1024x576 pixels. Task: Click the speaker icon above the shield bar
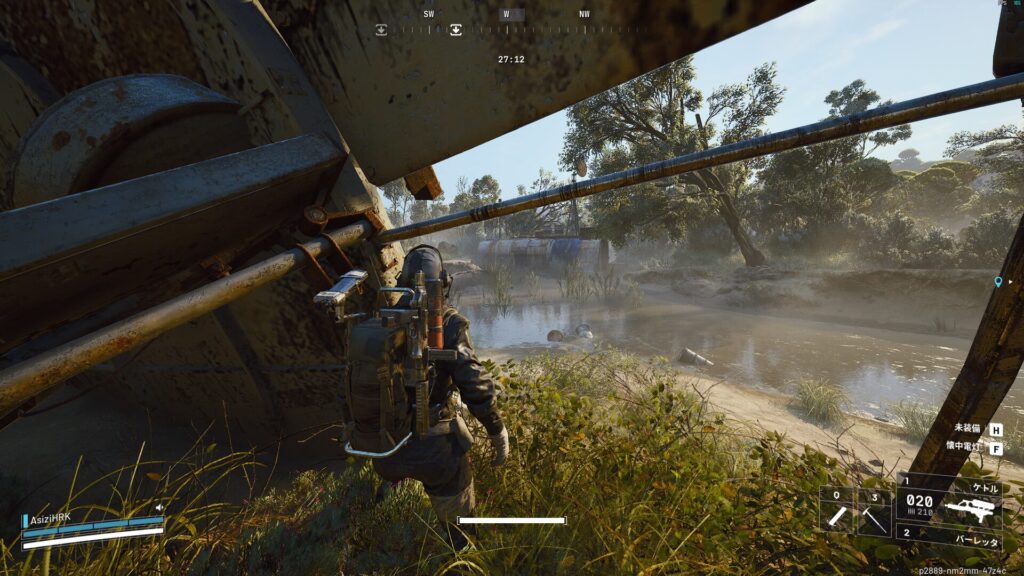pyautogui.click(x=160, y=508)
